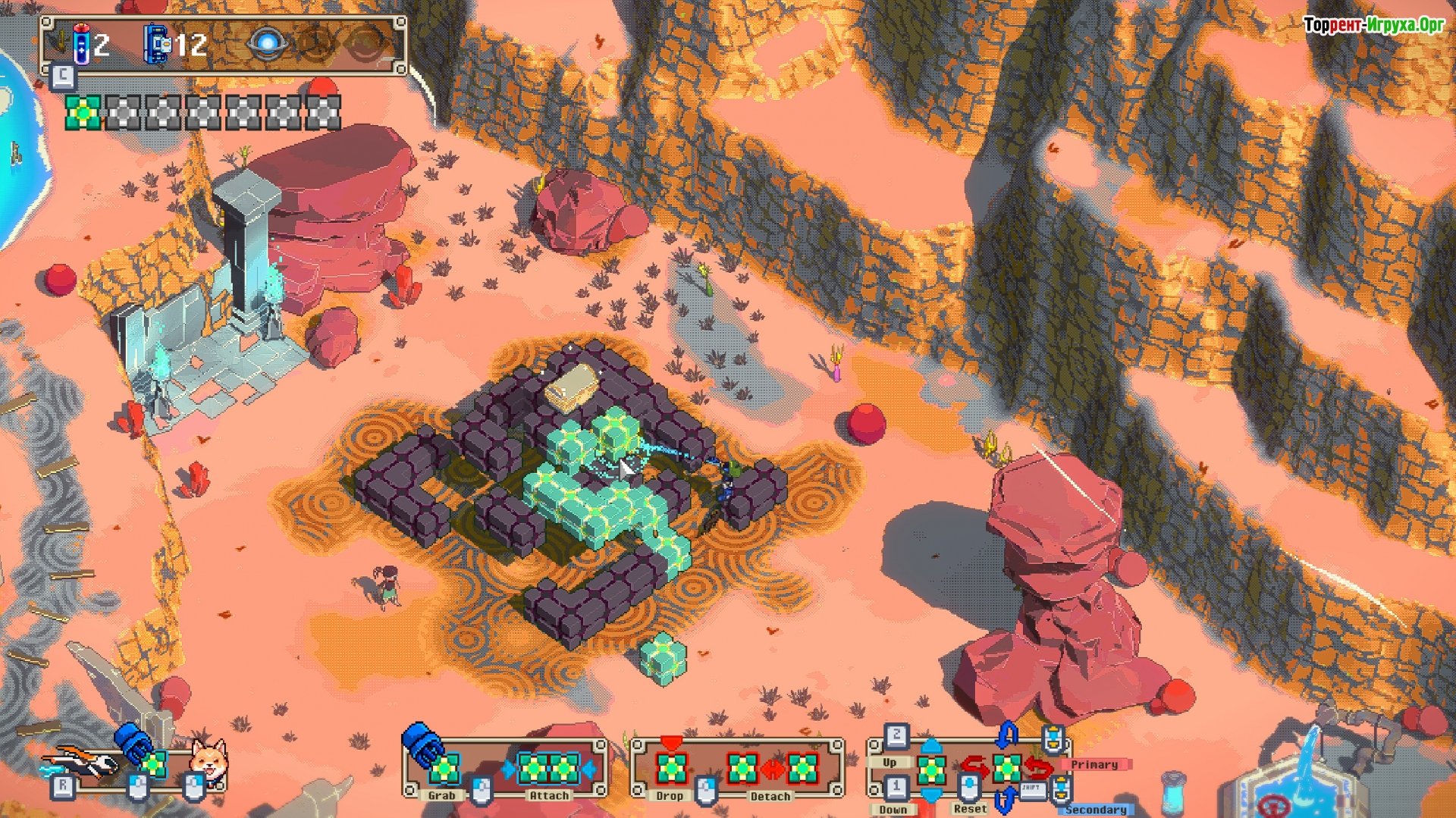Screen dimensions: 1456x818
Task: Click the blue device icon beside 12
Action: pyautogui.click(x=157, y=44)
